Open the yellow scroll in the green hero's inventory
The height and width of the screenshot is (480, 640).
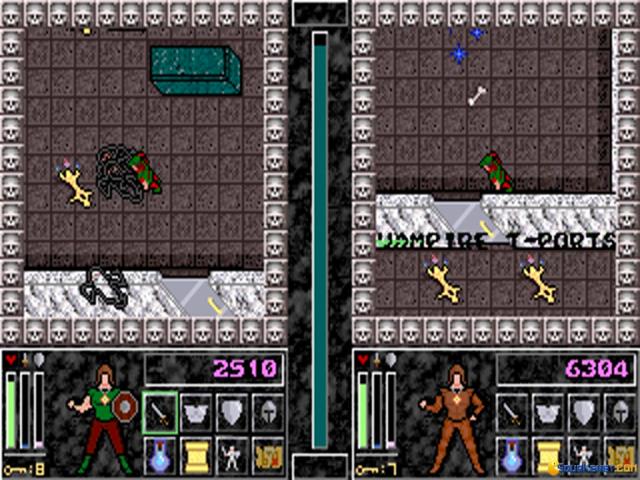[x=196, y=454]
